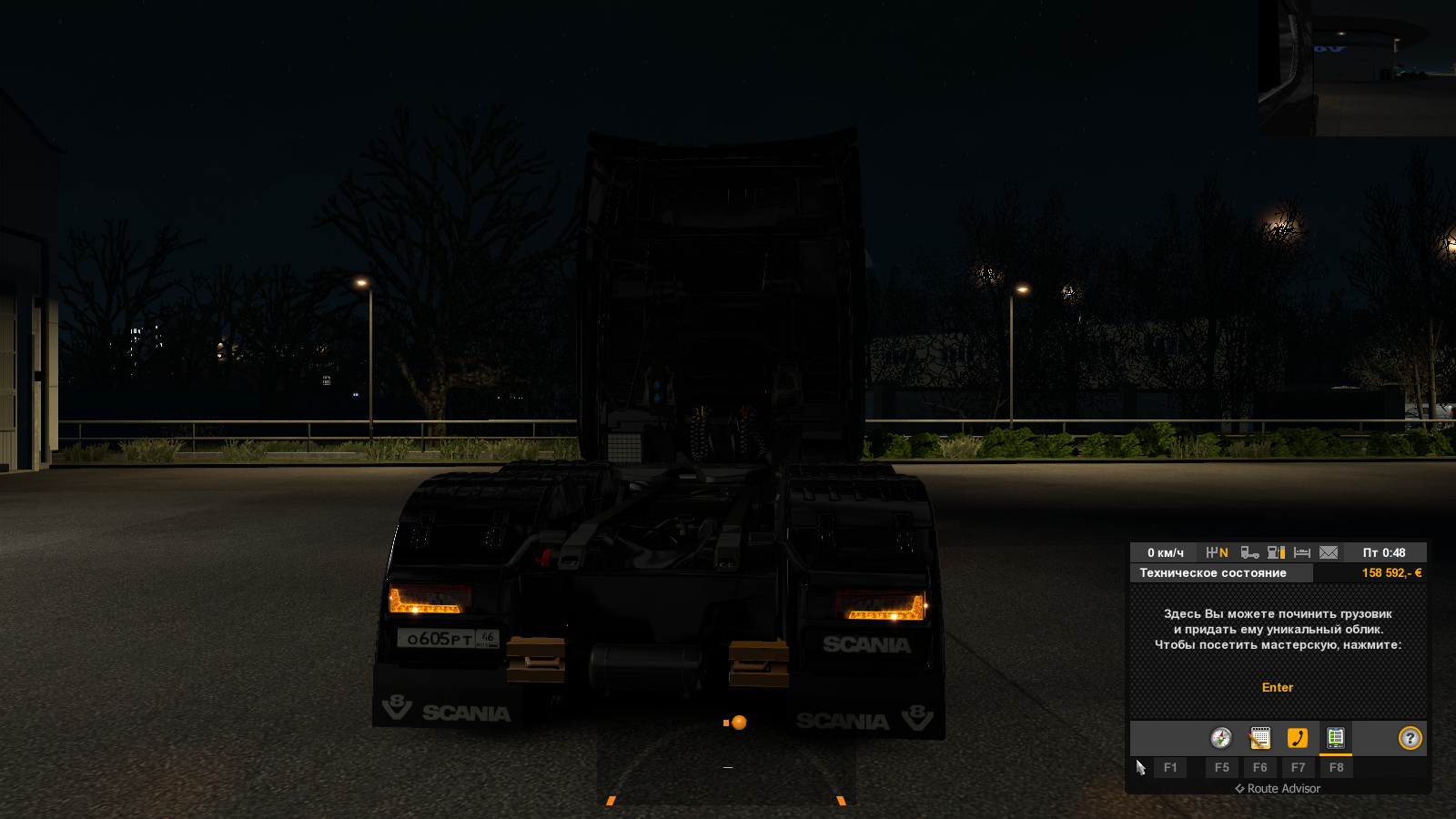Click the 158 592 € money display
The height and width of the screenshot is (819, 1456).
[1392, 571]
